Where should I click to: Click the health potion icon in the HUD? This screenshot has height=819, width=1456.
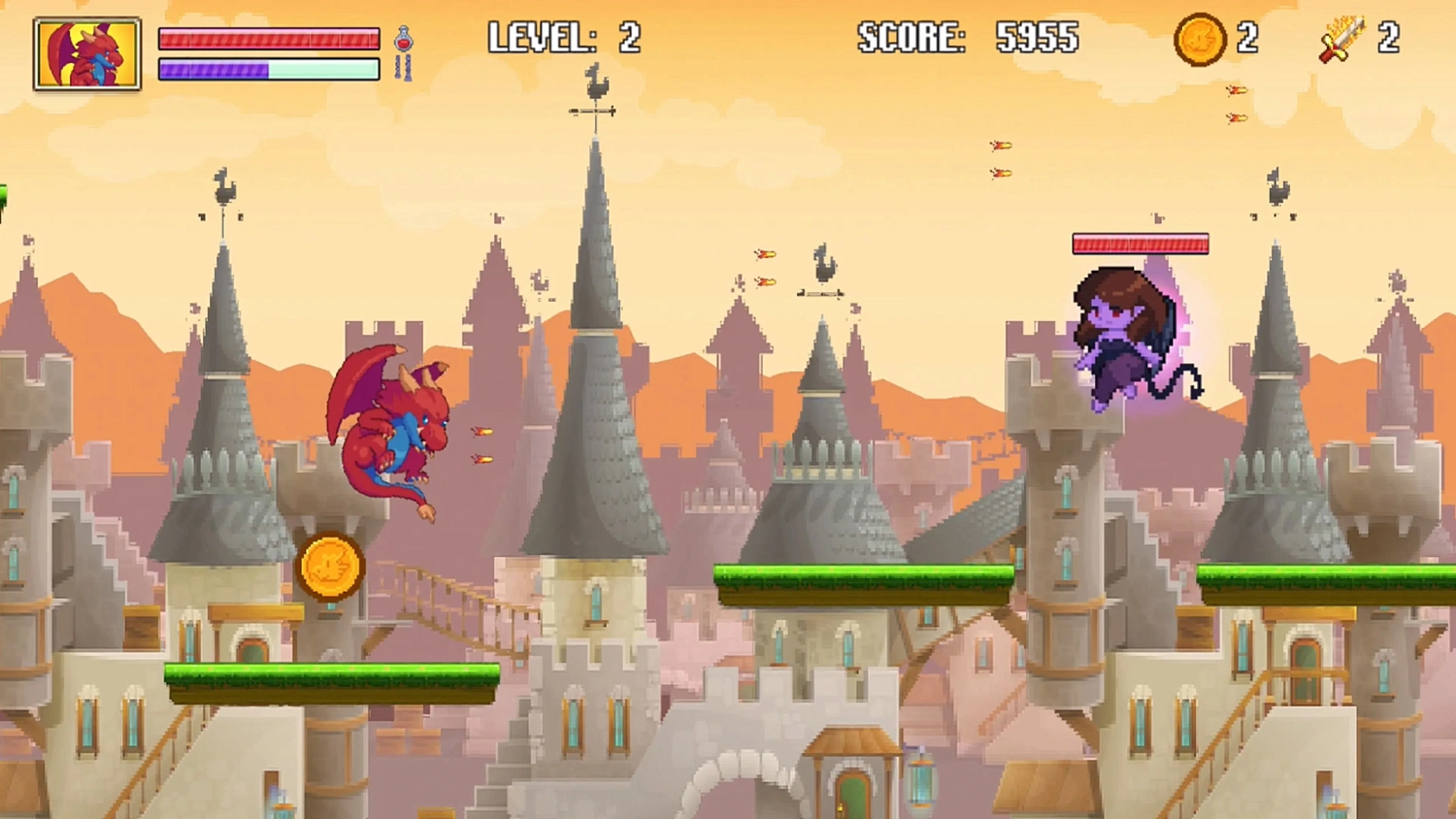coord(403,38)
